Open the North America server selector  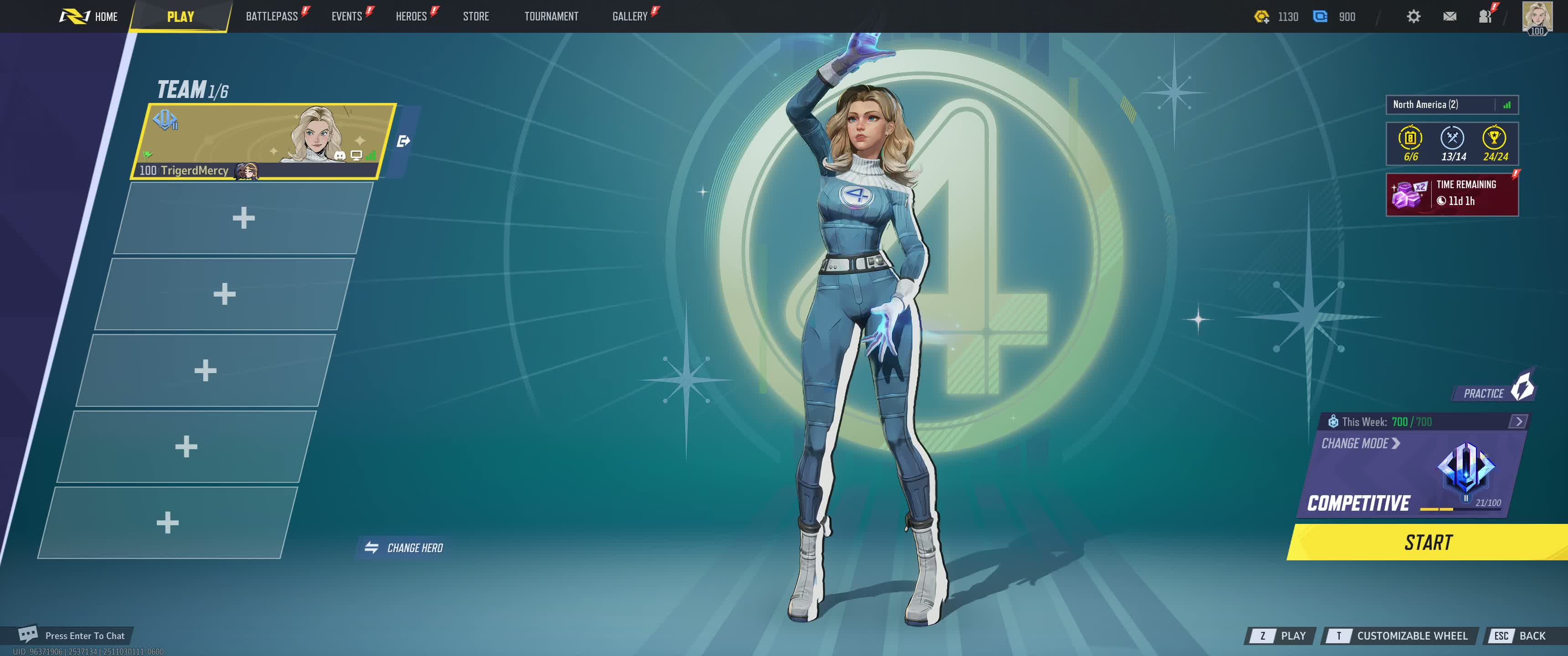tap(1451, 105)
